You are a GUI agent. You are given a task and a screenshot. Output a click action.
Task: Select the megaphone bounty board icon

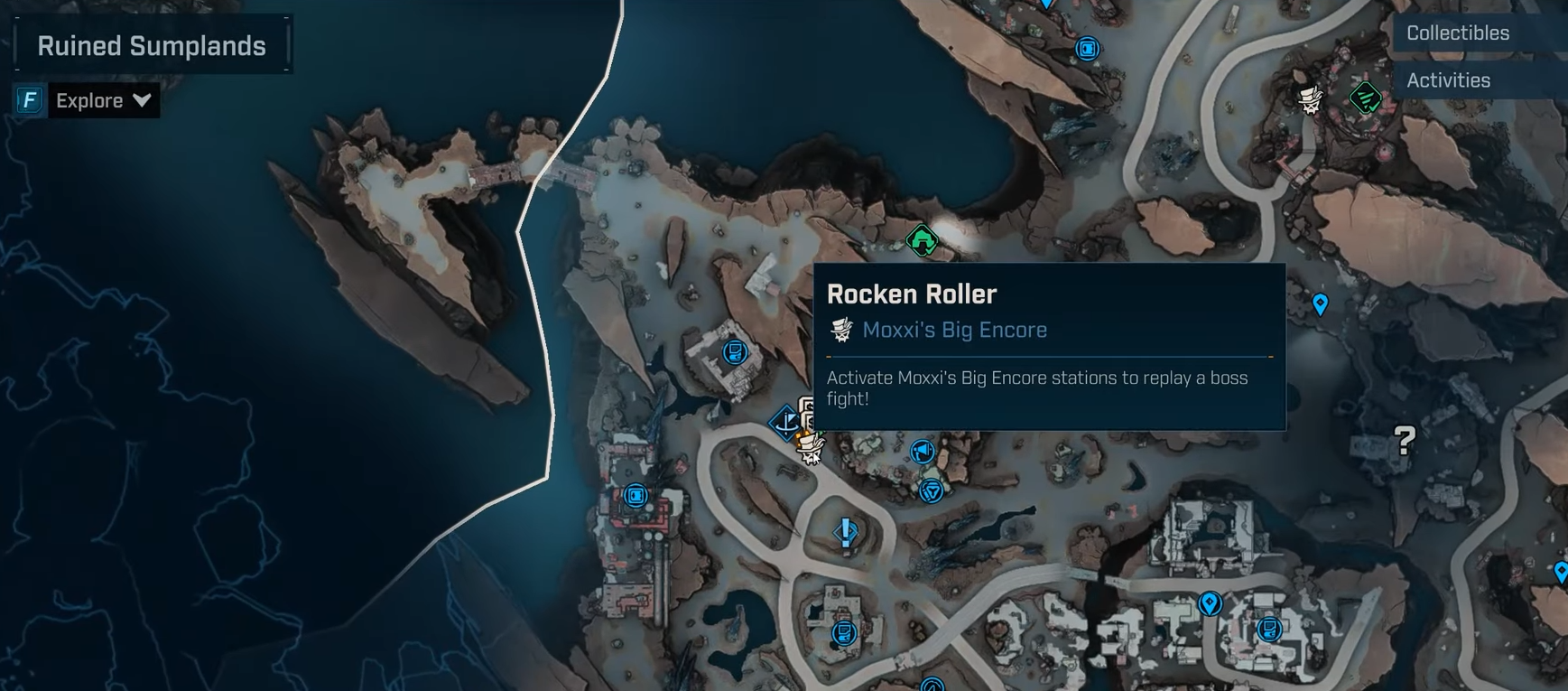[922, 453]
